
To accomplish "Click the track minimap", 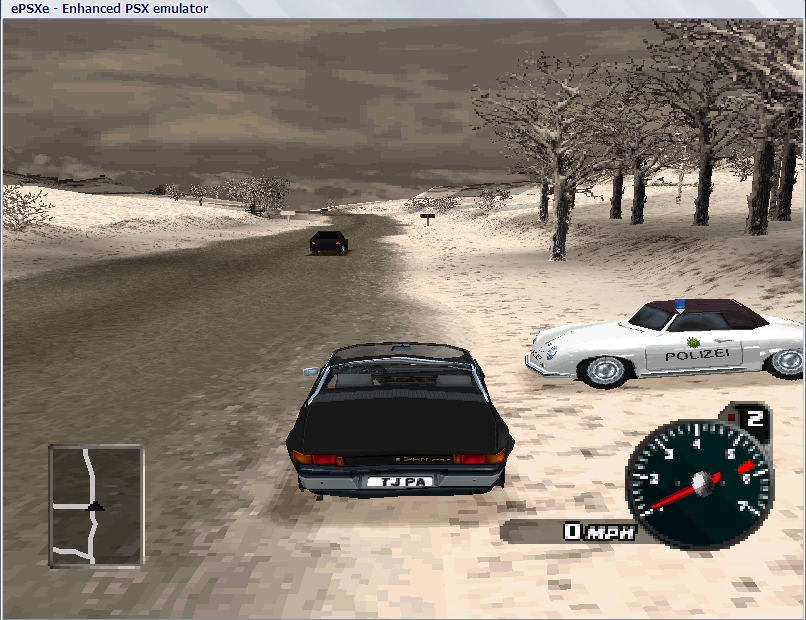I will coord(96,505).
